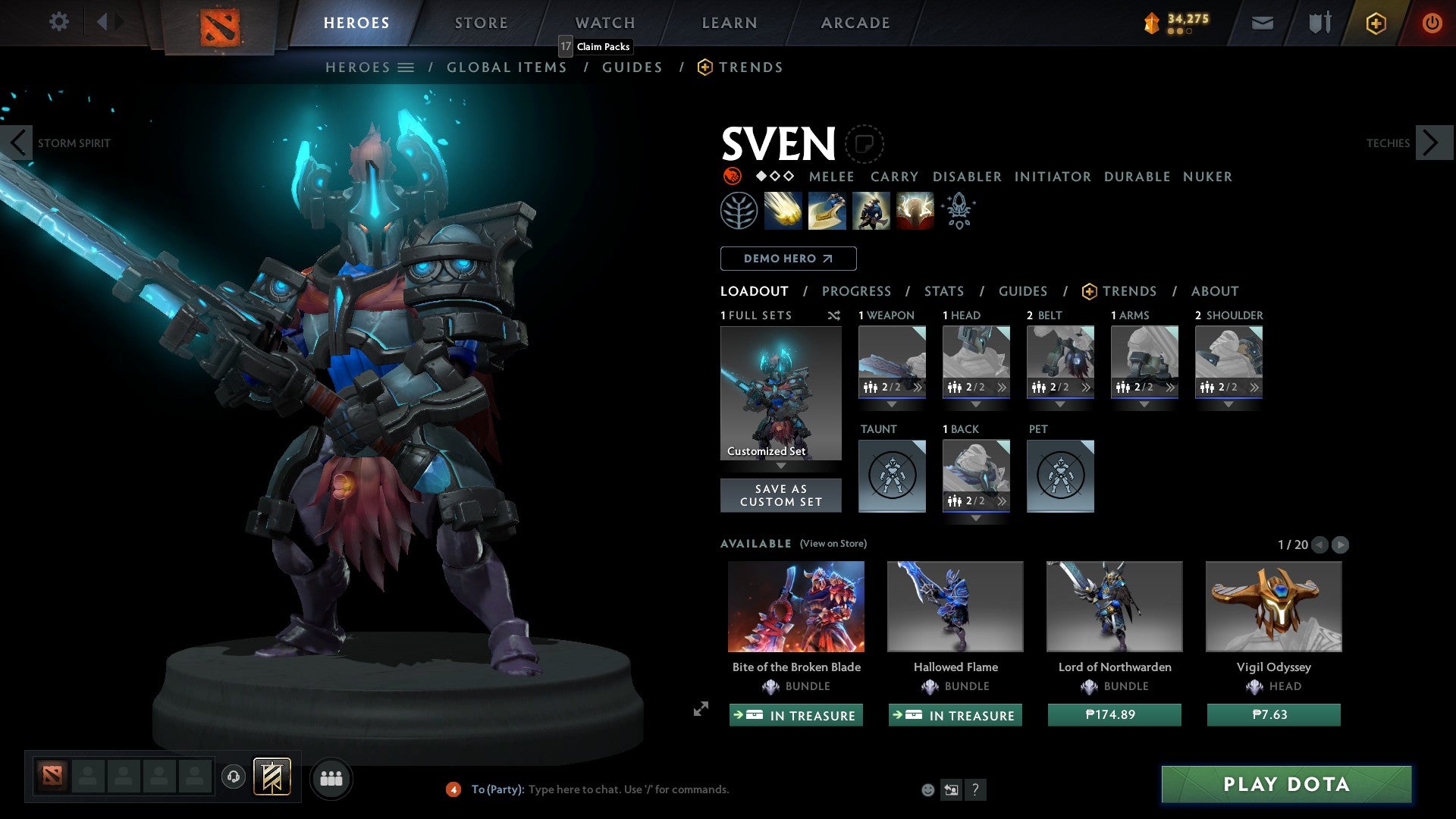Toggle the random shuffle next to Full Sets

coord(834,315)
